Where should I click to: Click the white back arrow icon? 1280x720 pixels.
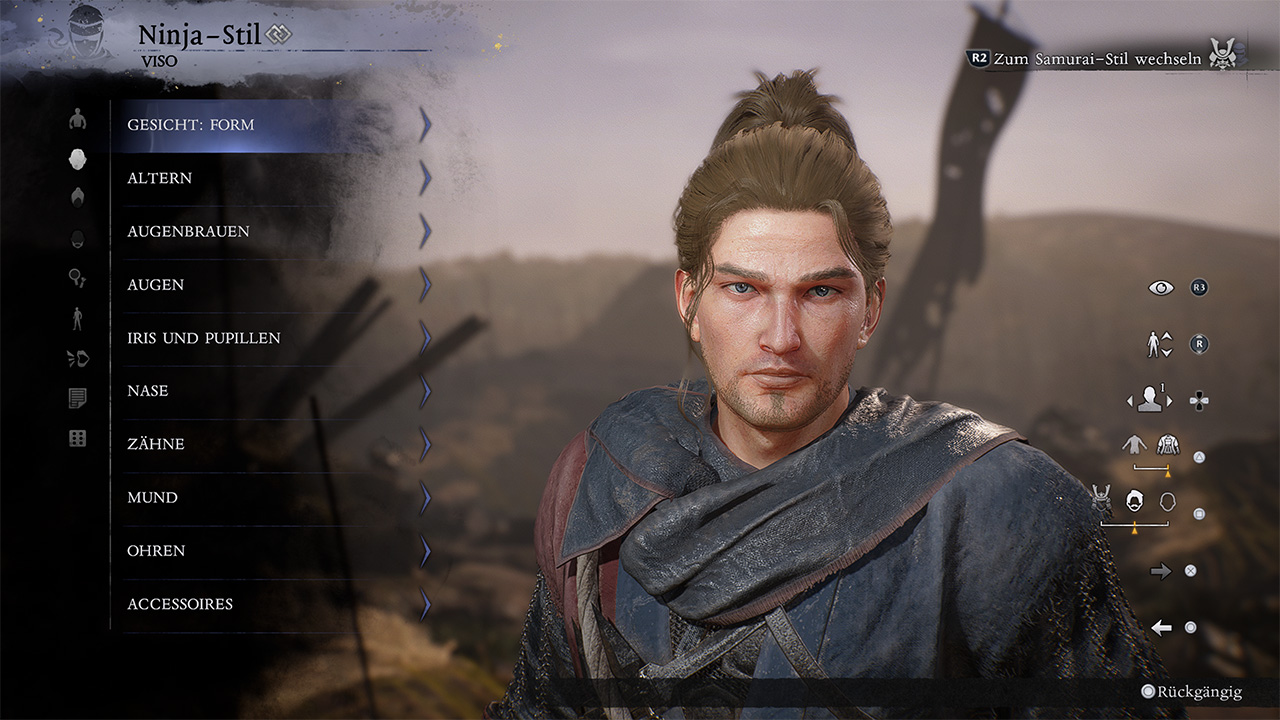click(1161, 627)
